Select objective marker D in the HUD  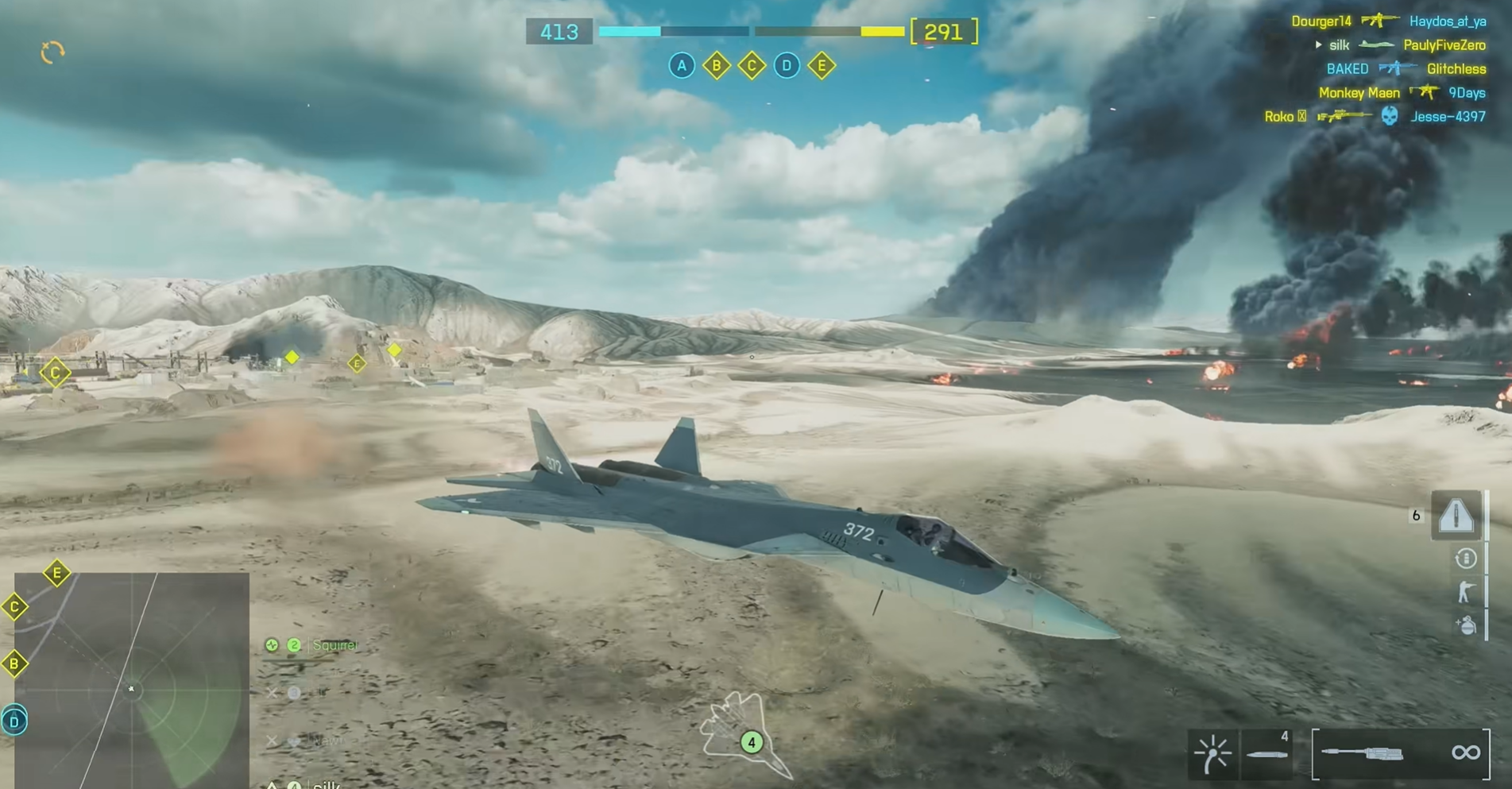[787, 66]
